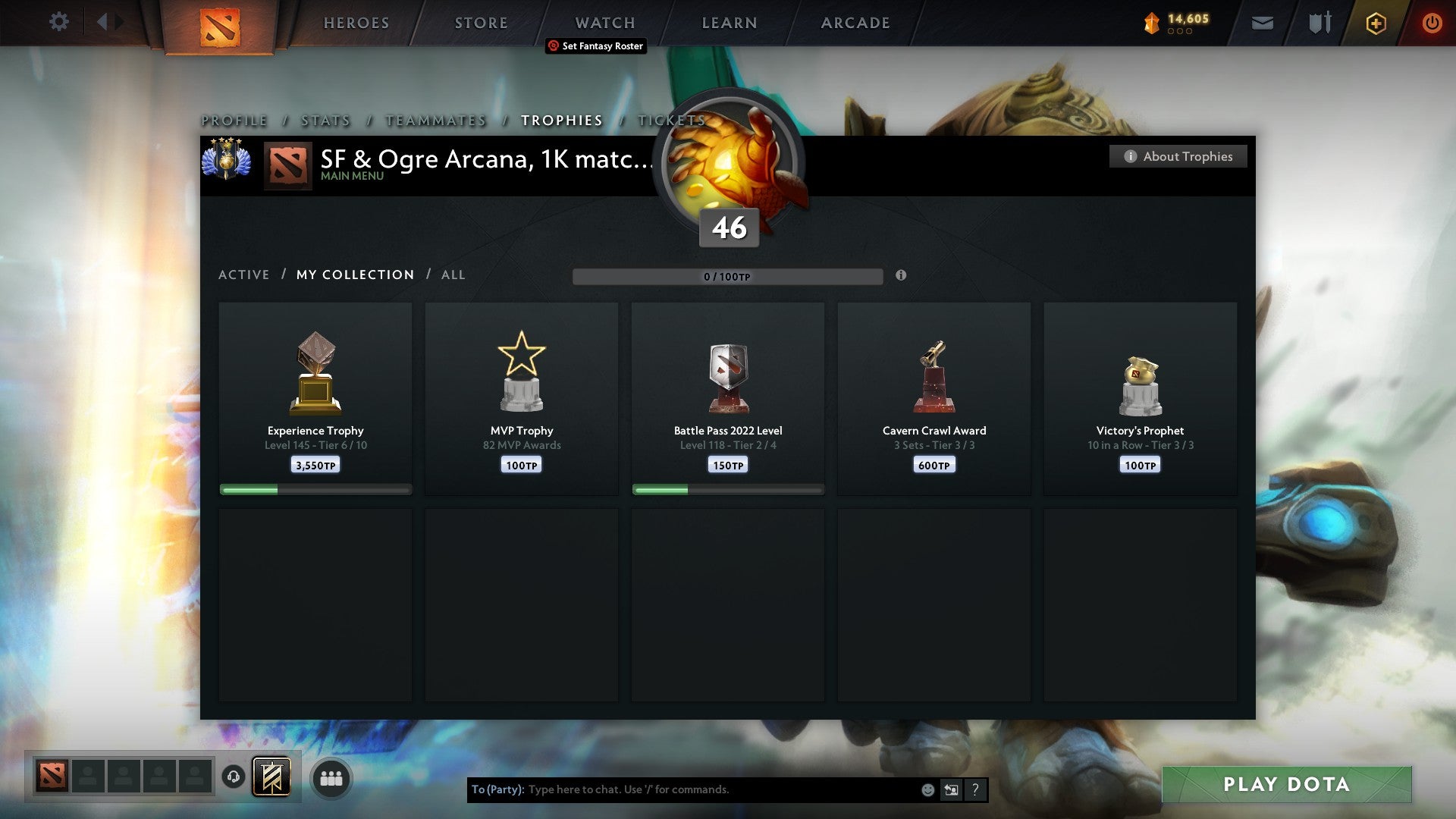The image size is (1456, 819).
Task: Toggle party voice chat with the headset icon
Action: tap(233, 777)
